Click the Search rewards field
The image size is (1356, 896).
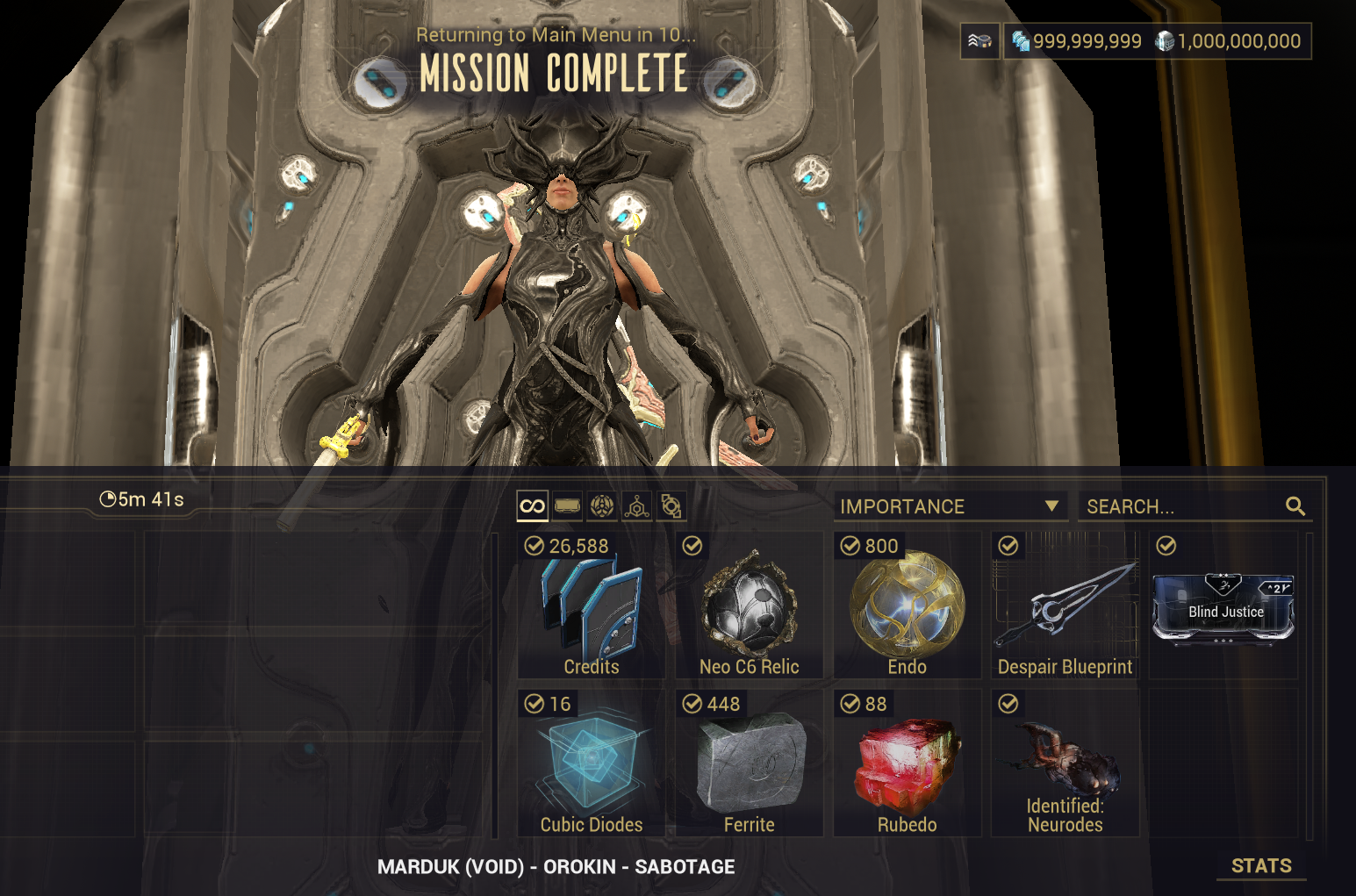pyautogui.click(x=1180, y=506)
